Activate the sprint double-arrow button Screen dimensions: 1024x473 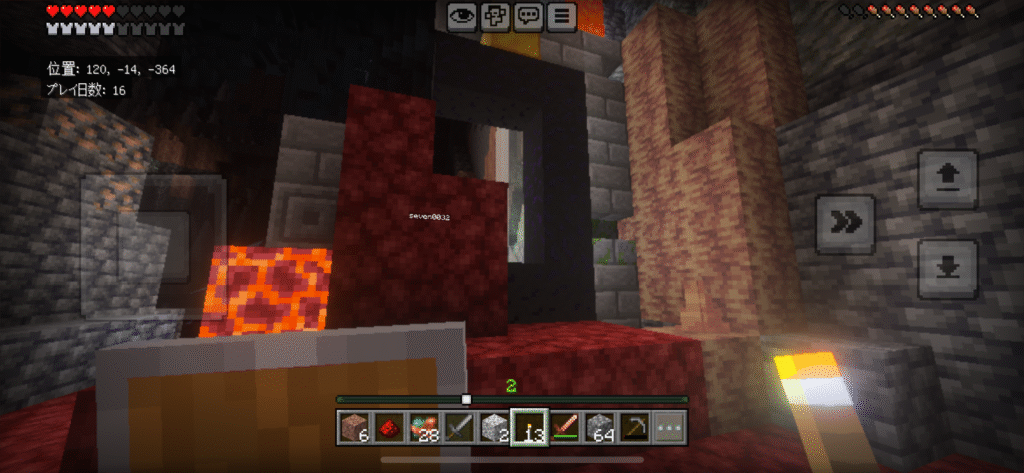coord(845,224)
